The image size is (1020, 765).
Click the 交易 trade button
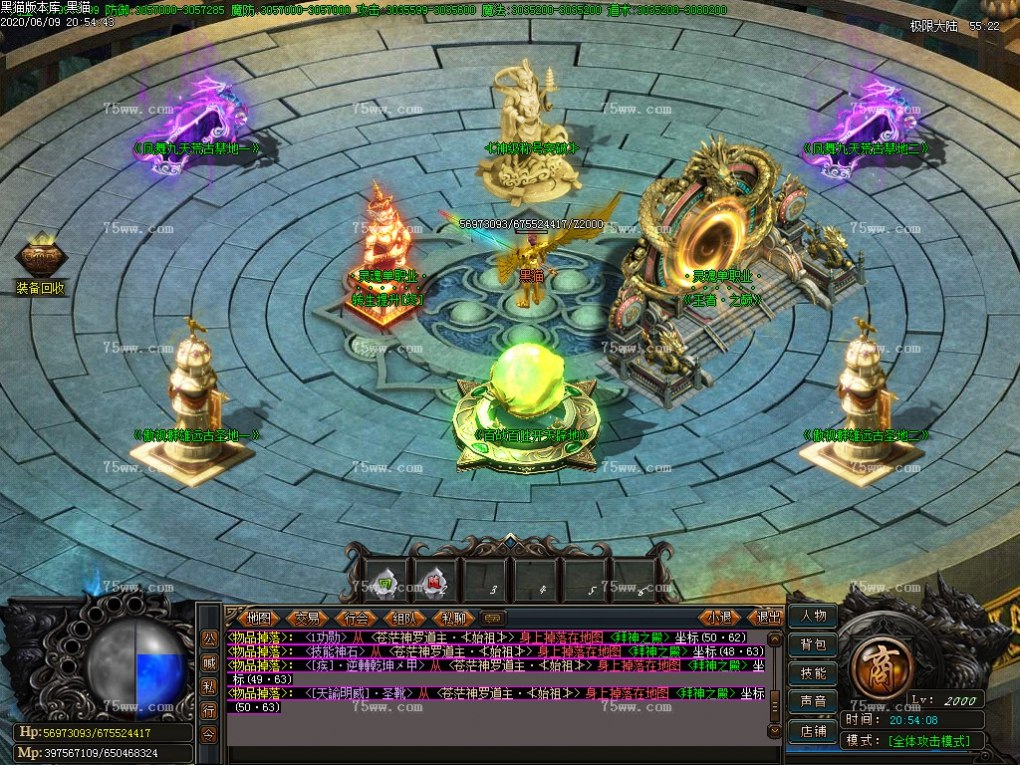tap(308, 618)
